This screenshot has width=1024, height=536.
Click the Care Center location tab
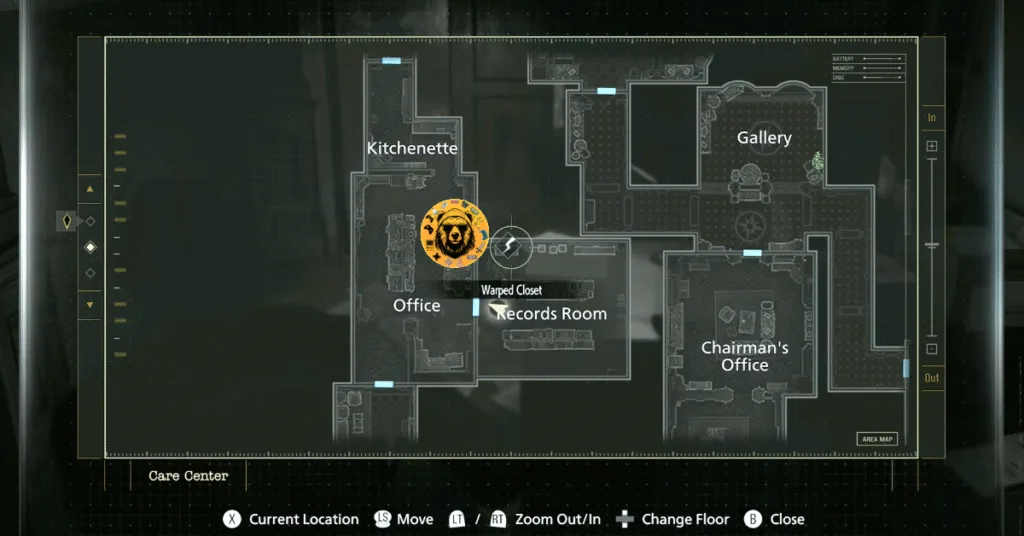point(188,476)
